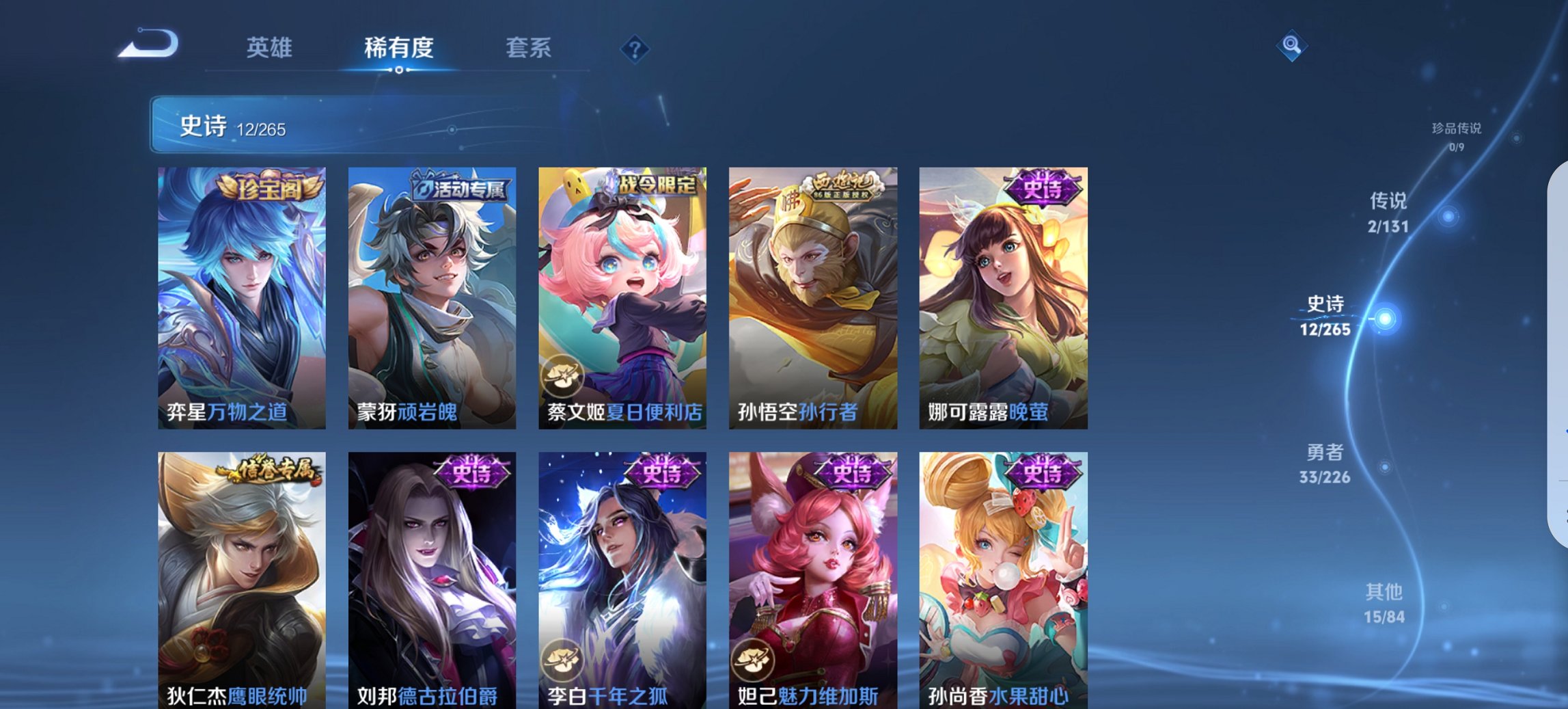The image size is (1568, 709).
Task: Open help via the question mark icon
Action: point(636,48)
